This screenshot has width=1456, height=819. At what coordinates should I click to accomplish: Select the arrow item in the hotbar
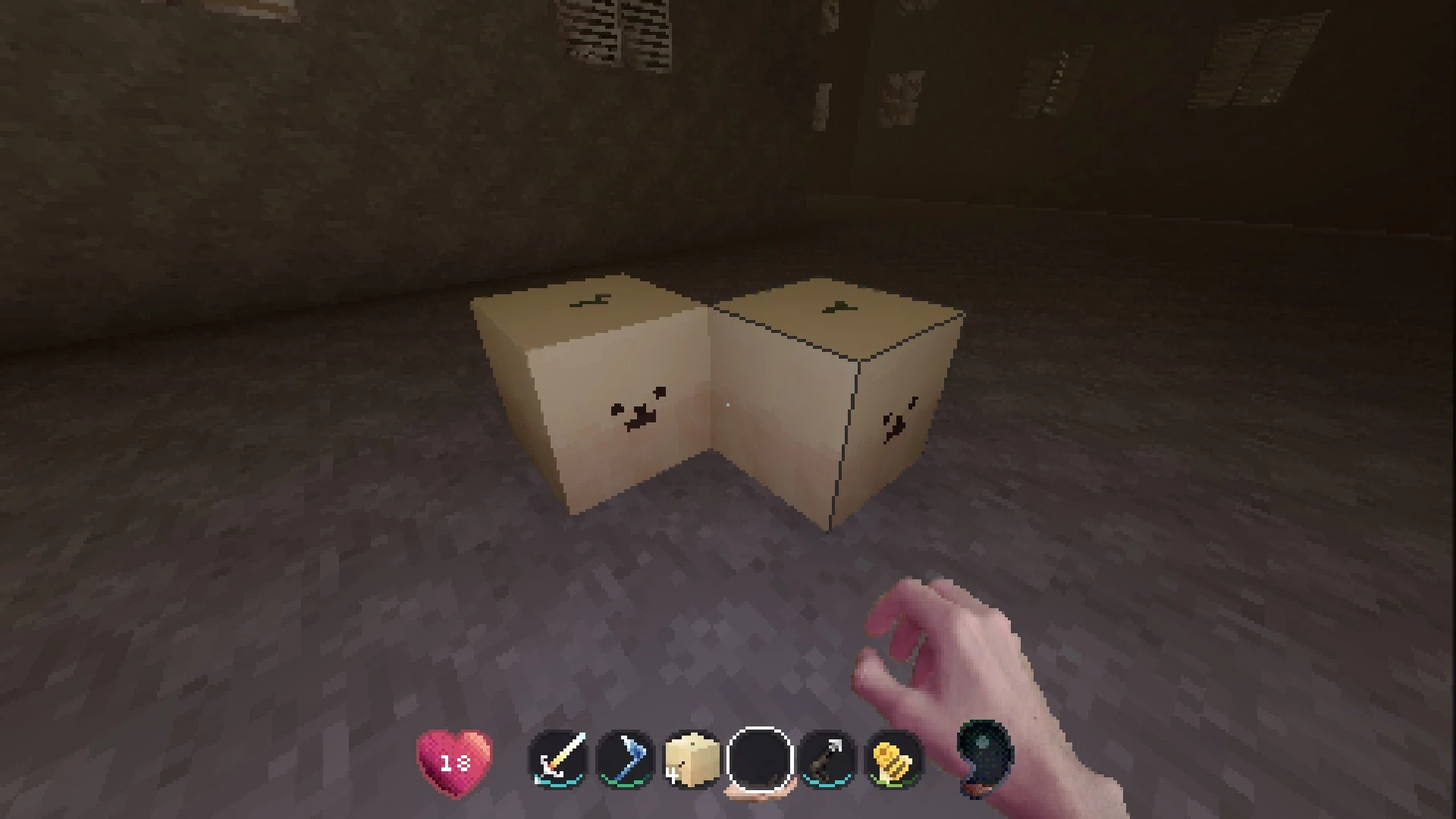[x=824, y=761]
